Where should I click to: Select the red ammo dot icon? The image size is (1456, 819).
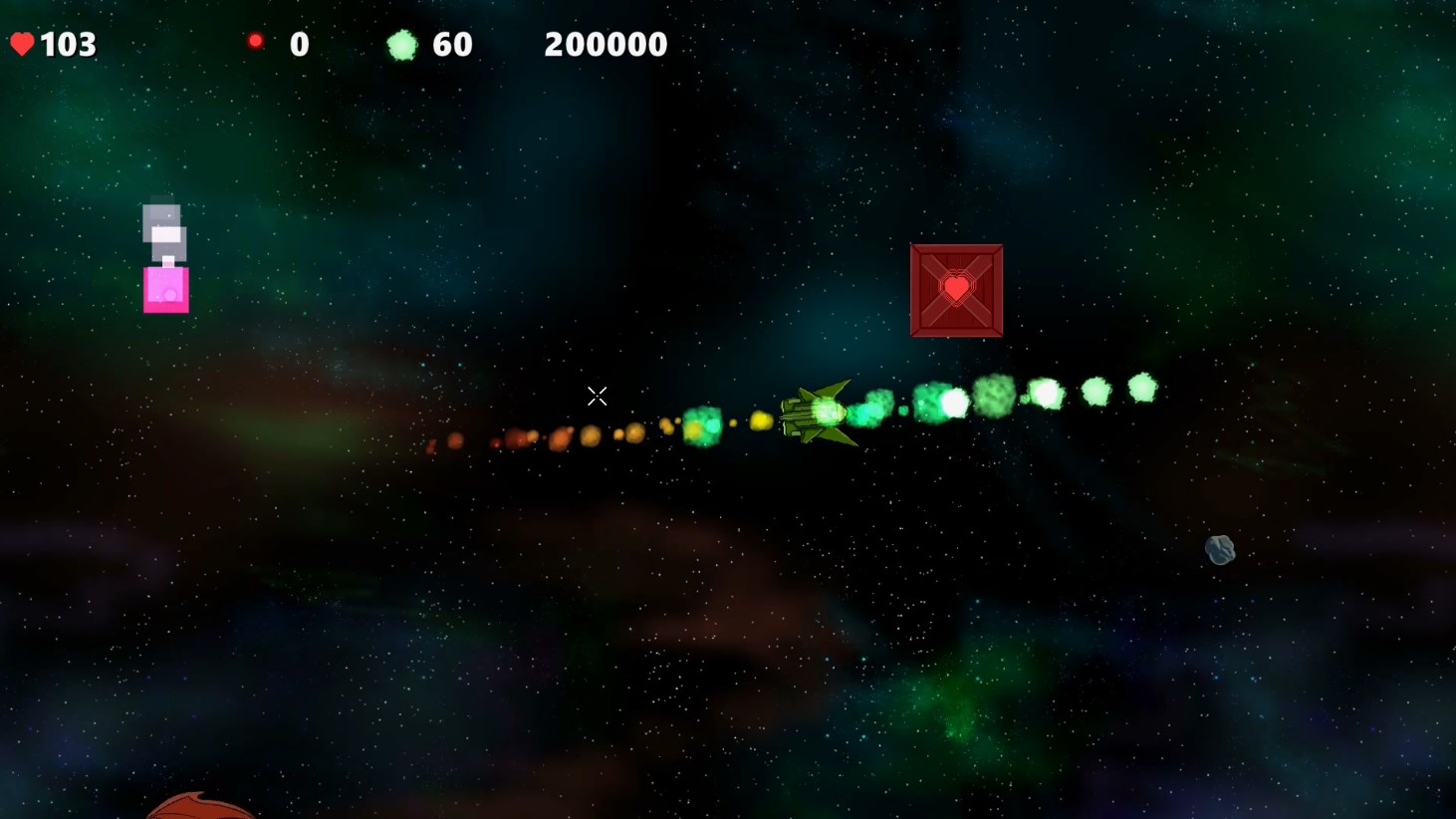coord(255,41)
